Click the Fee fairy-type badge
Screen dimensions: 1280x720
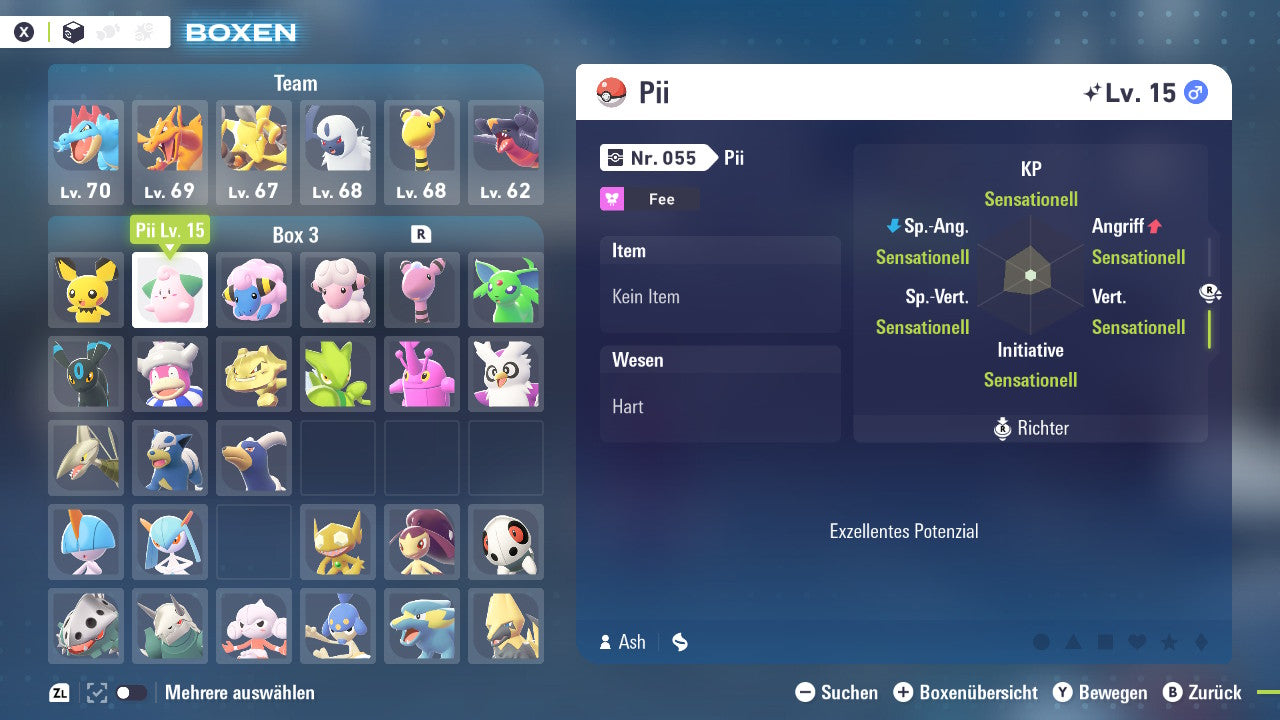(x=648, y=199)
